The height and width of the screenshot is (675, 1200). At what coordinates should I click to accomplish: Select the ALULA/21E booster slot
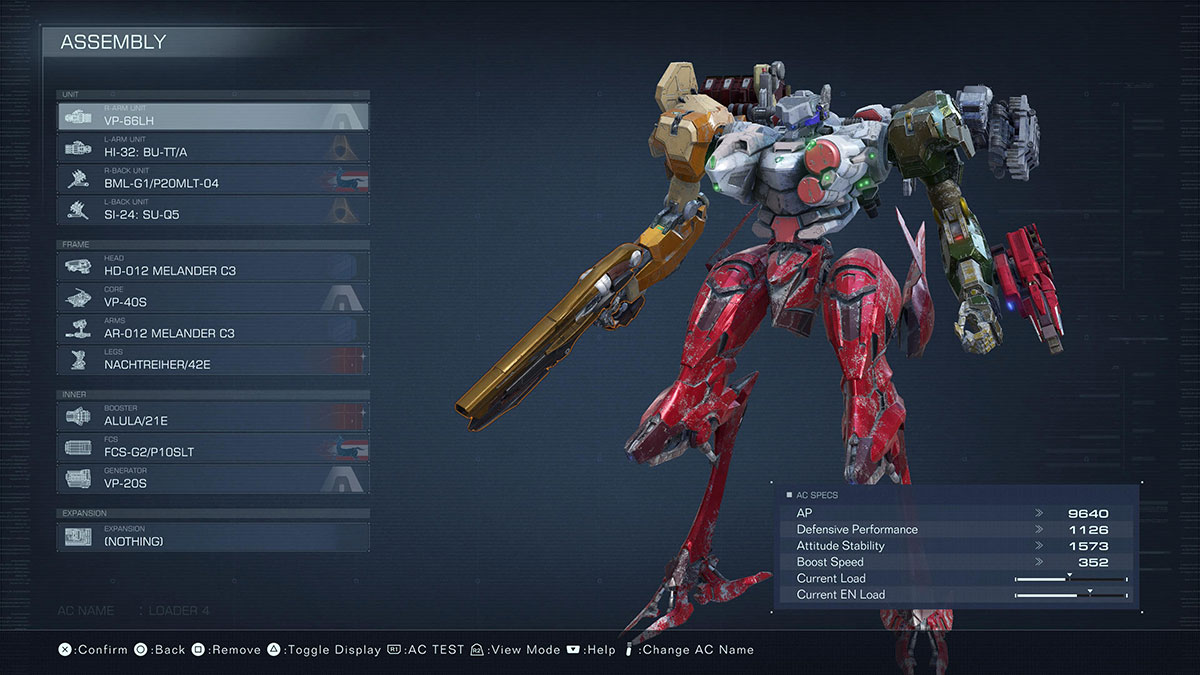point(213,416)
